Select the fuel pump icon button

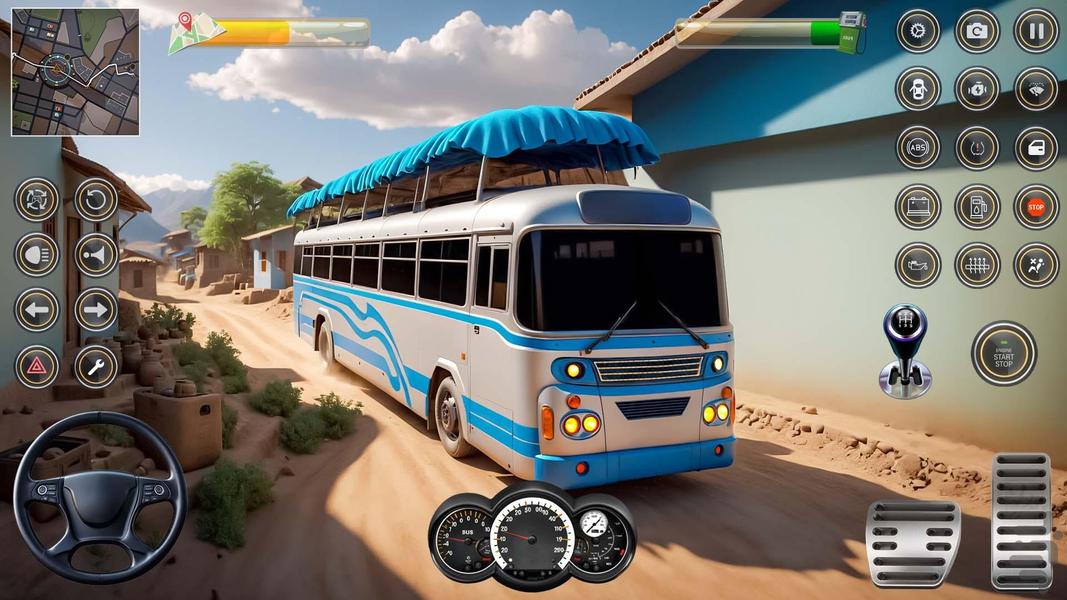977,207
